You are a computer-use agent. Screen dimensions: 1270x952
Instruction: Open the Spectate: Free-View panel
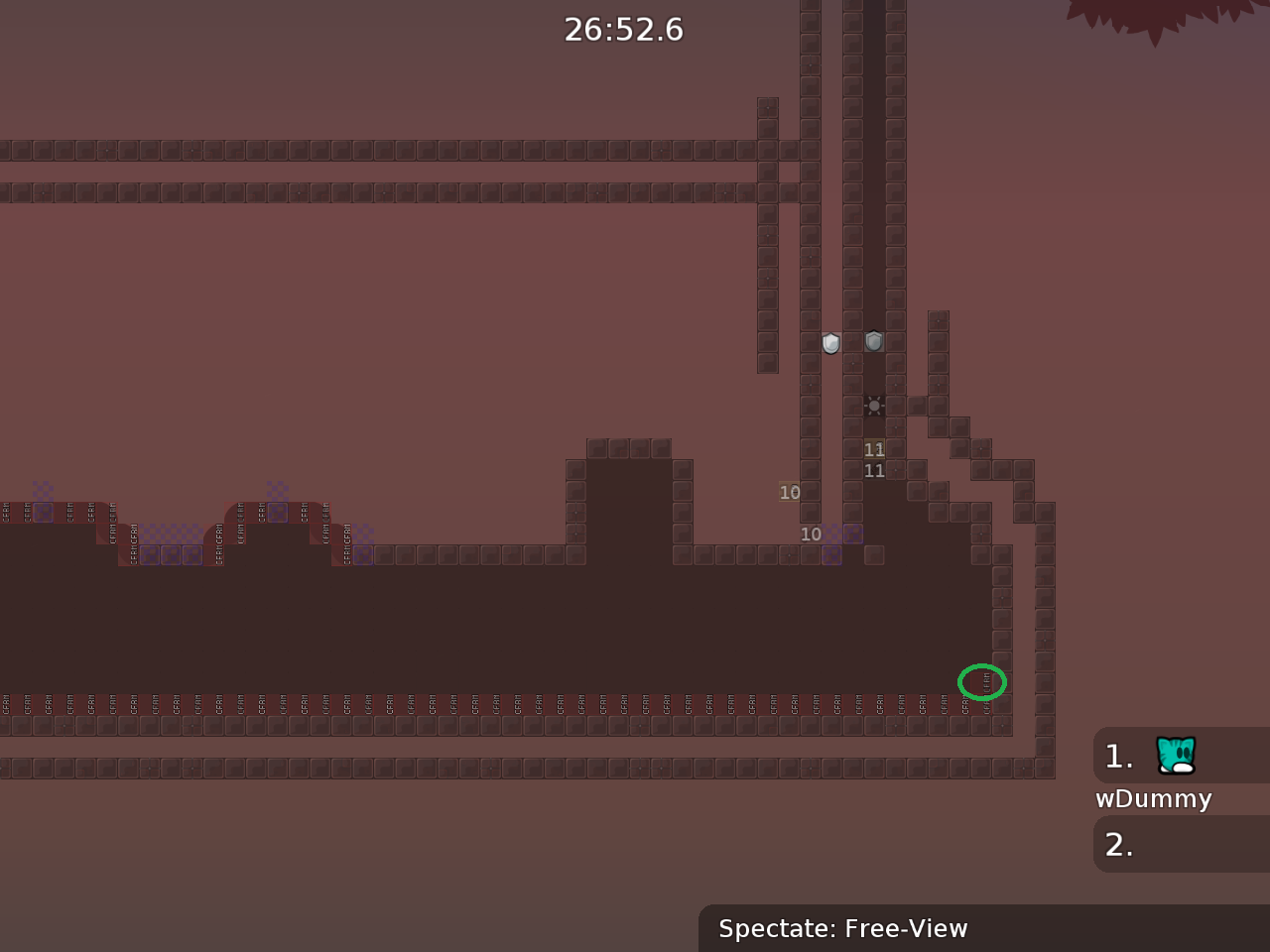pos(842,929)
